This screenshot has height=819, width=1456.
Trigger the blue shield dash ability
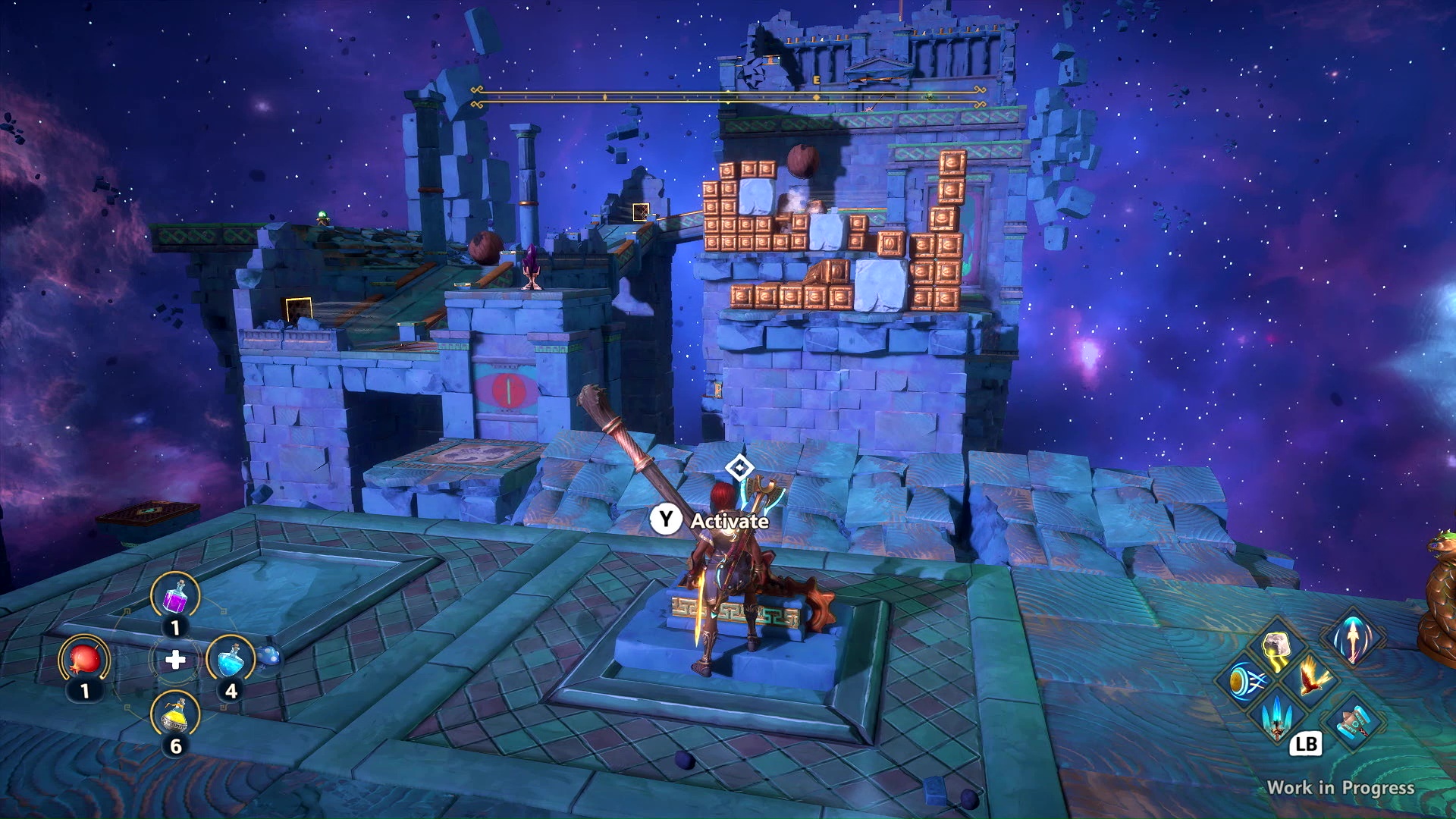(x=1244, y=680)
